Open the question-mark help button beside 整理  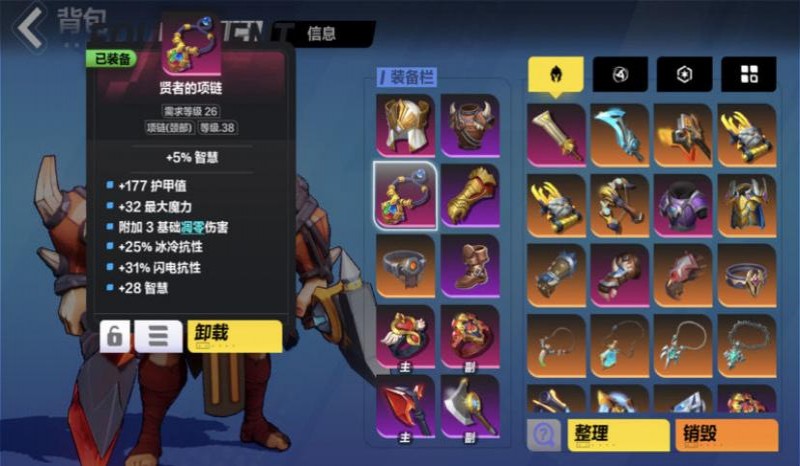pyautogui.click(x=544, y=435)
